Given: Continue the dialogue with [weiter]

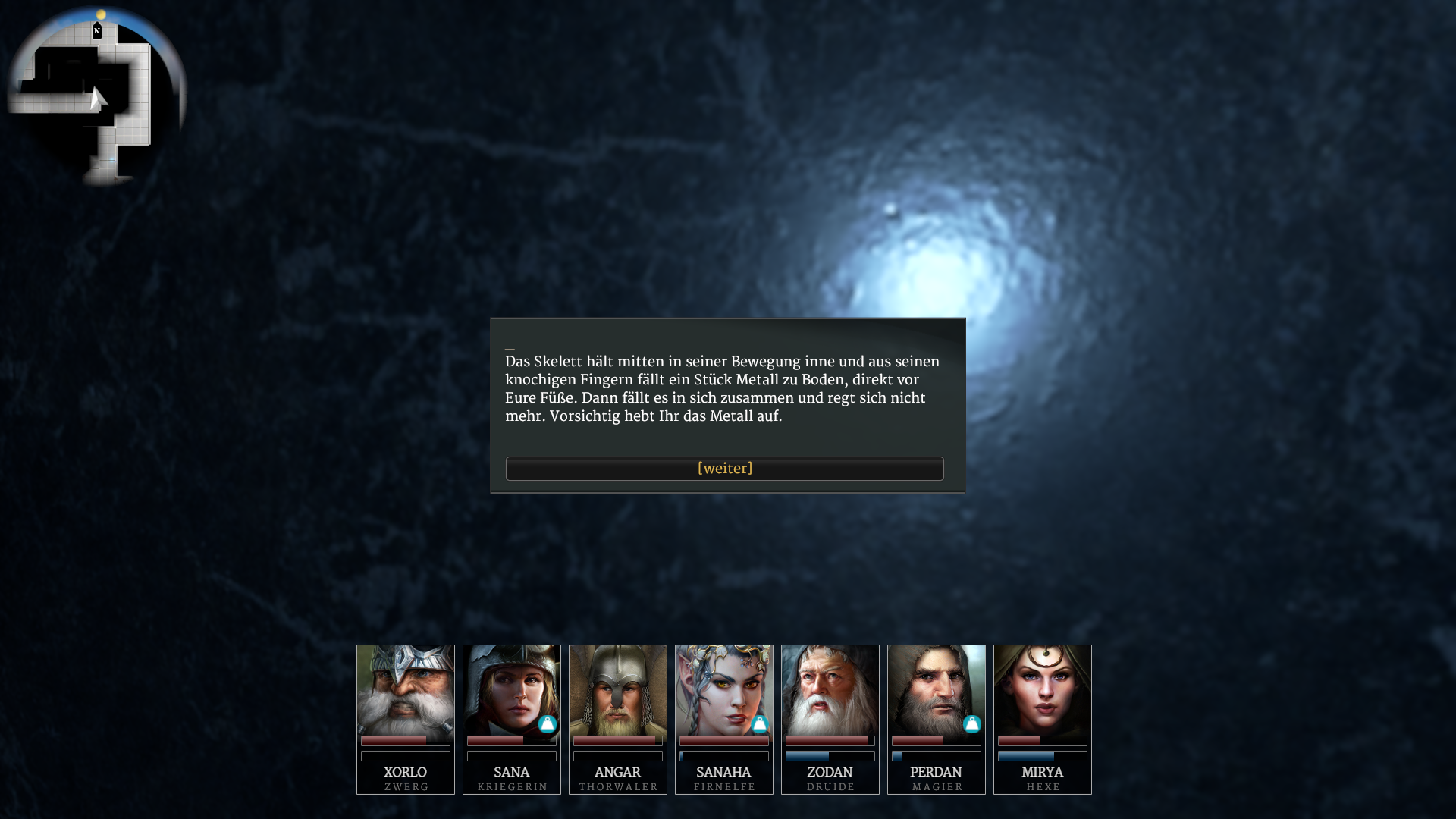Looking at the screenshot, I should pos(724,469).
